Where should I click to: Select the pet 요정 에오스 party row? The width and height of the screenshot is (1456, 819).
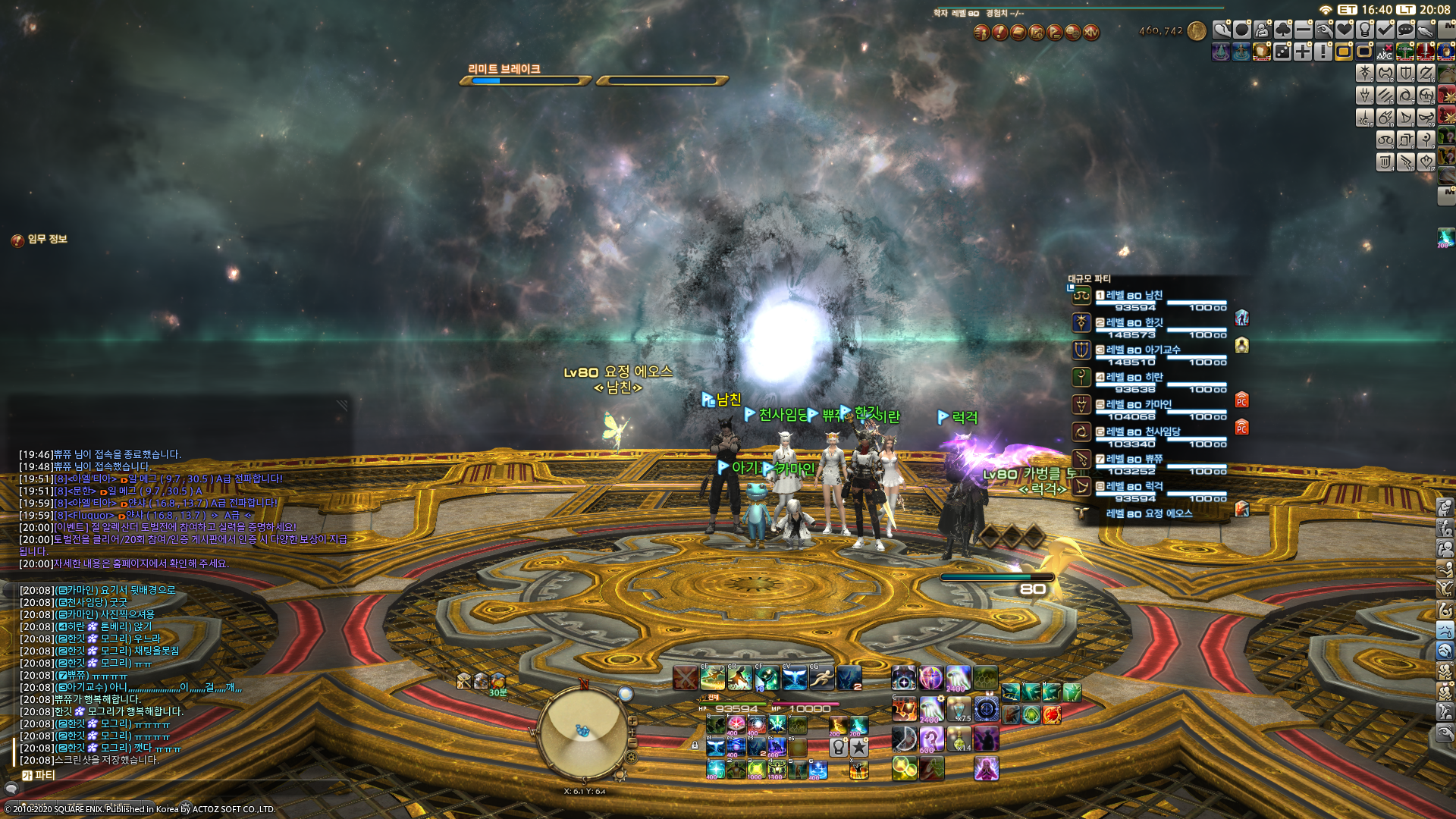[1149, 513]
